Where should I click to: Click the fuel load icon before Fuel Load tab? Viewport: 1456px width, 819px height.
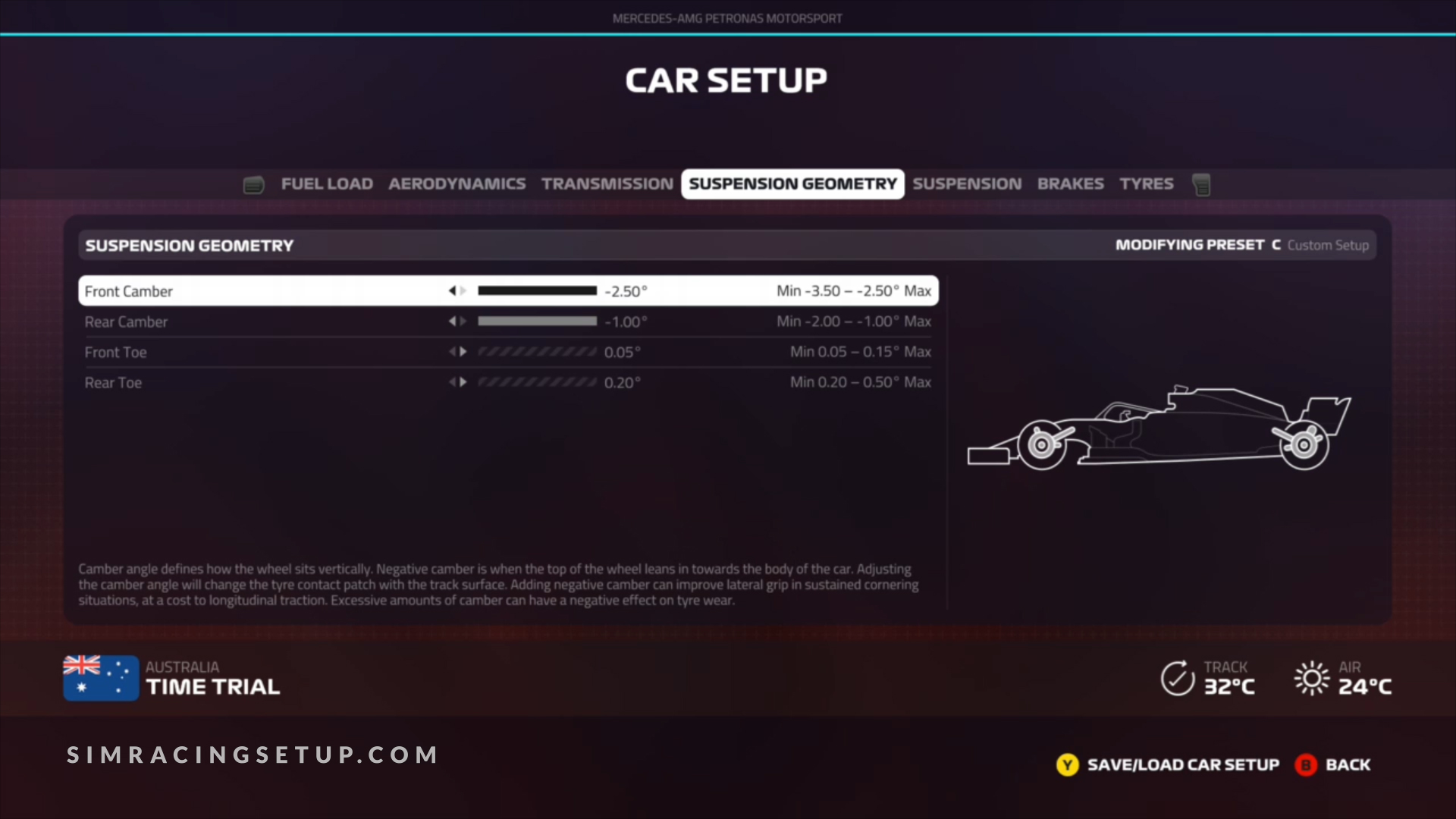253,184
